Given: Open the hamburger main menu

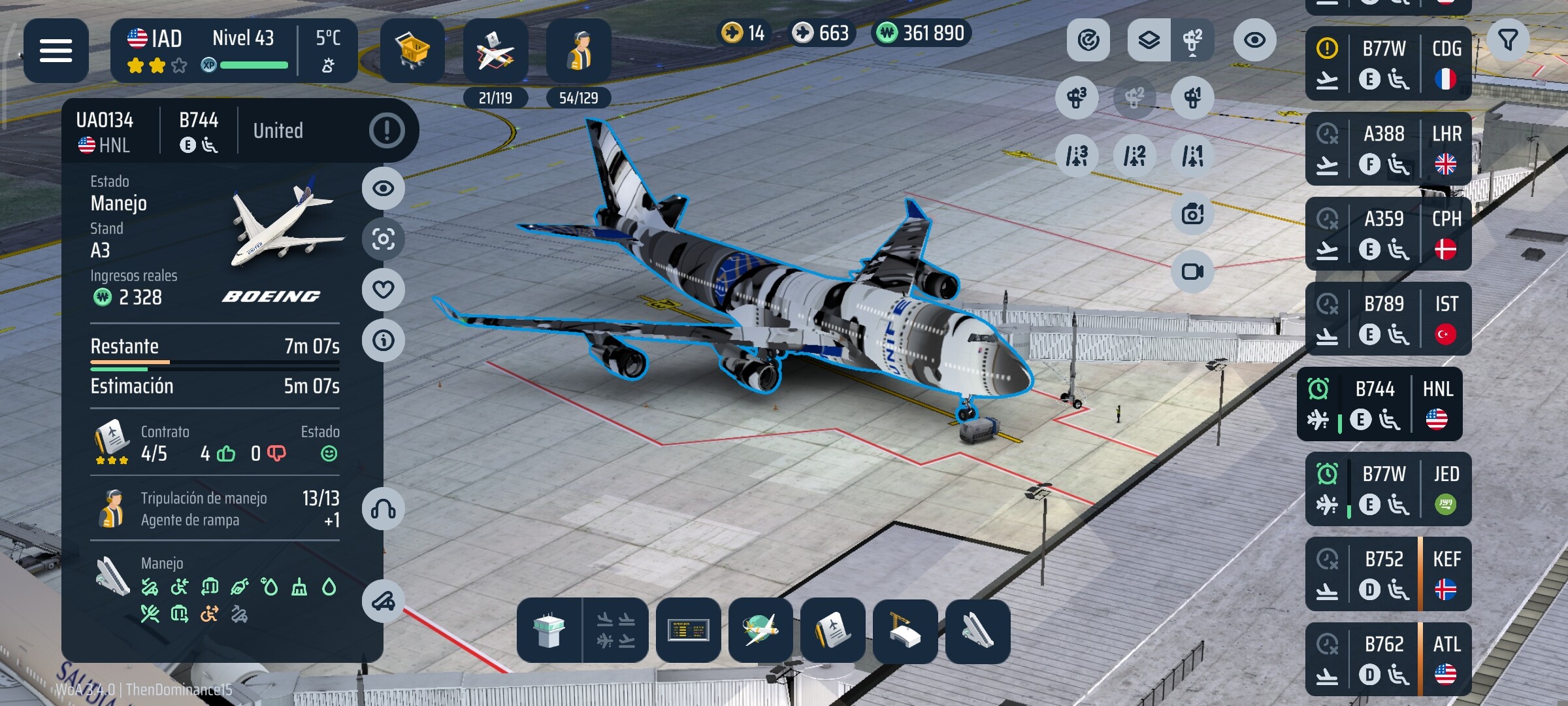Looking at the screenshot, I should point(56,50).
